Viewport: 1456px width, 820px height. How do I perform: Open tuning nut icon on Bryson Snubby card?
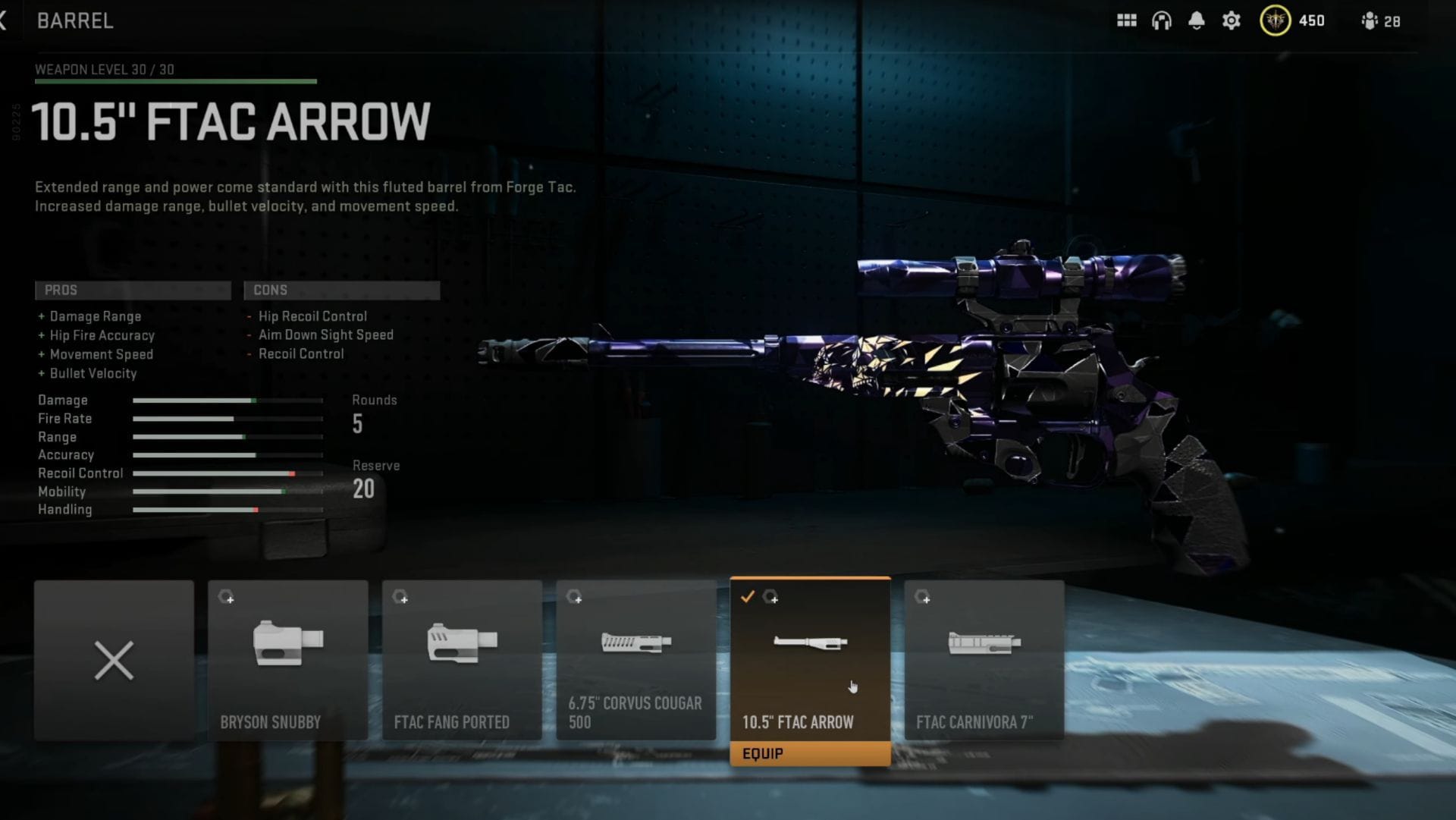tap(225, 598)
